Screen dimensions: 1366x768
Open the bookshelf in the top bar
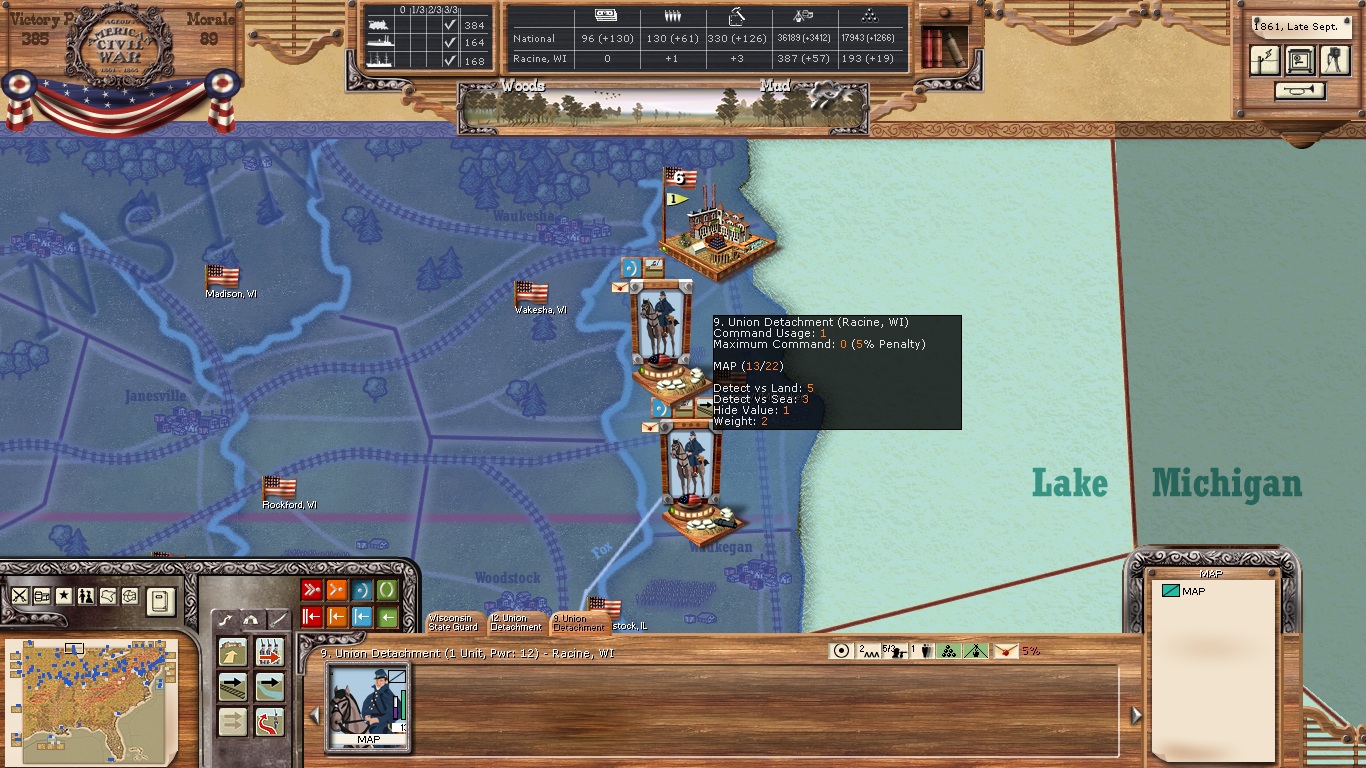pos(942,45)
